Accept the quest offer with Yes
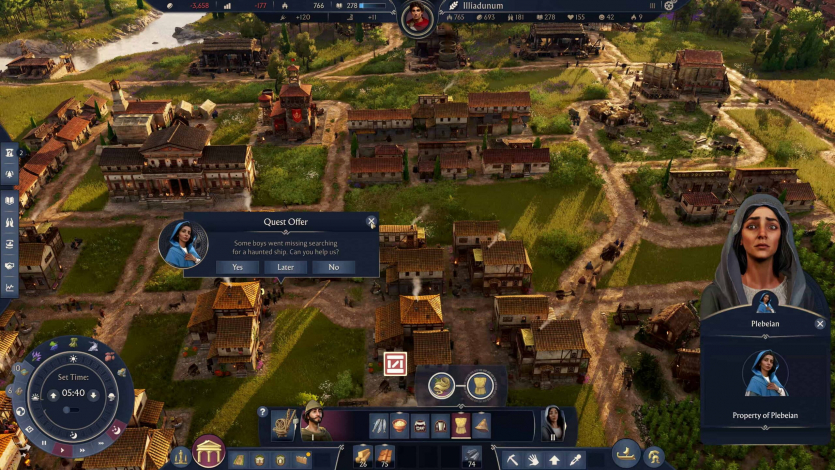The width and height of the screenshot is (835, 470). [x=238, y=267]
